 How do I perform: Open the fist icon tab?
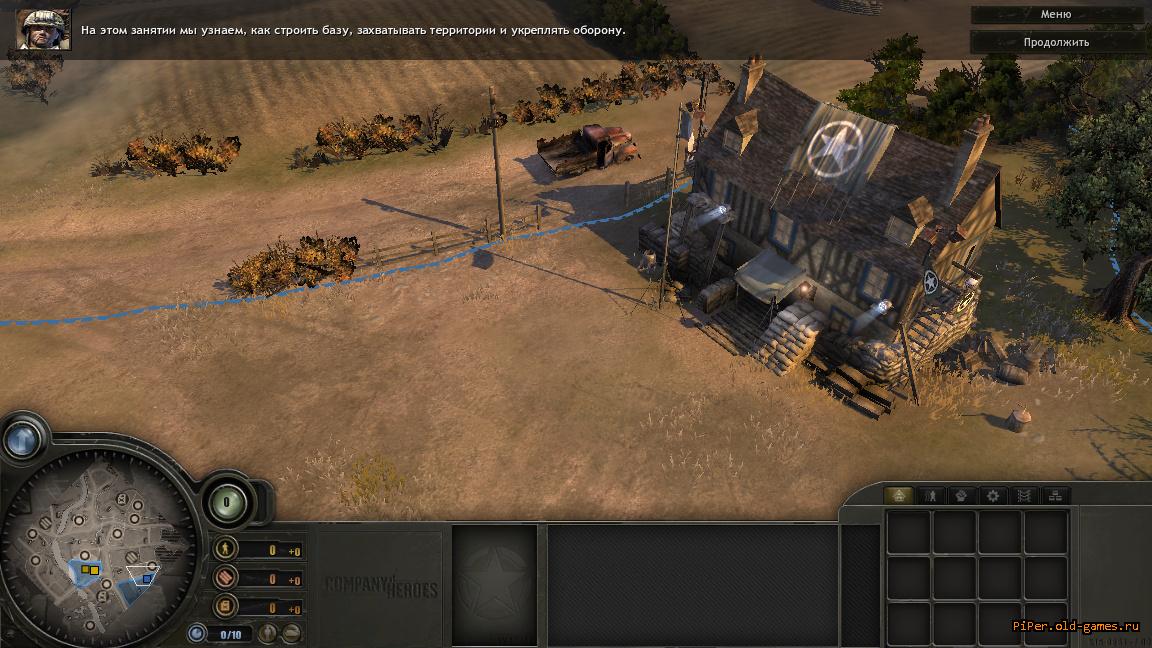[x=961, y=495]
